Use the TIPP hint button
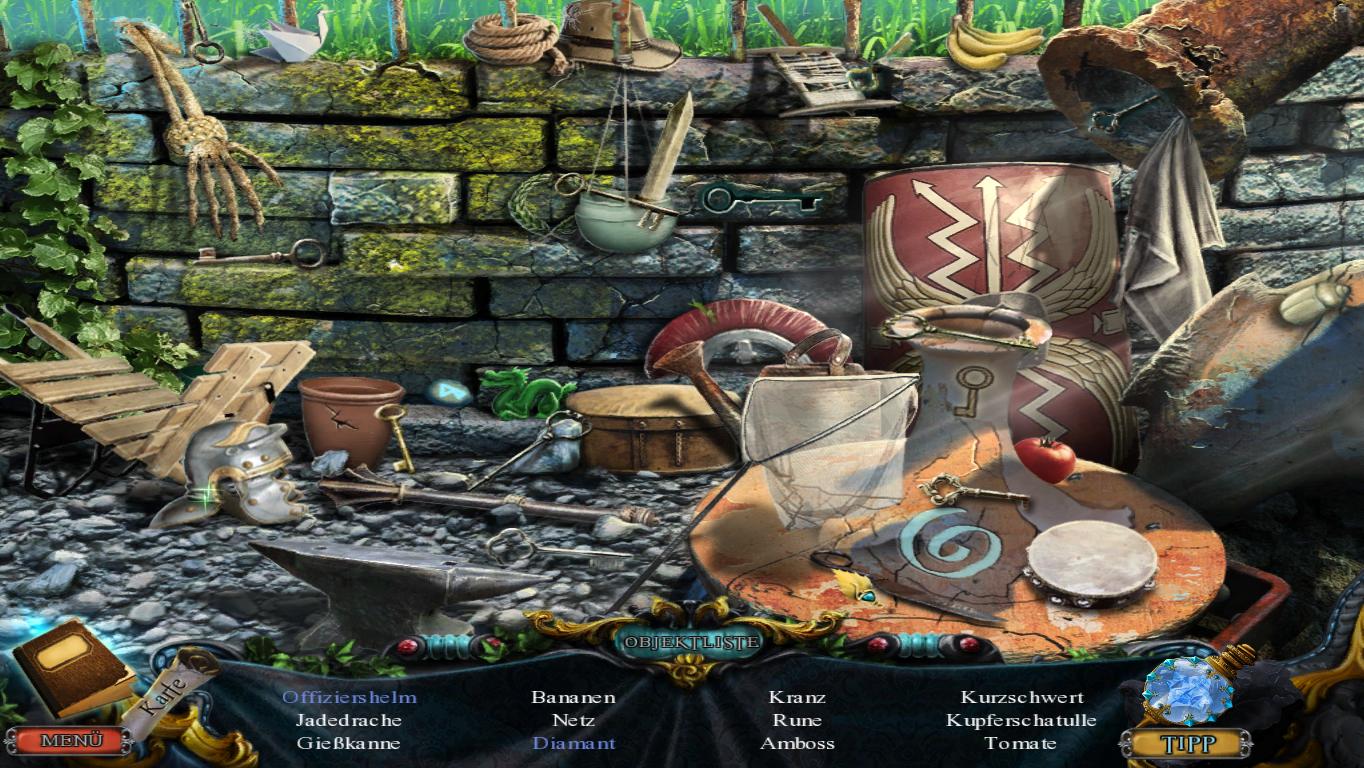1364x768 pixels. point(1186,743)
